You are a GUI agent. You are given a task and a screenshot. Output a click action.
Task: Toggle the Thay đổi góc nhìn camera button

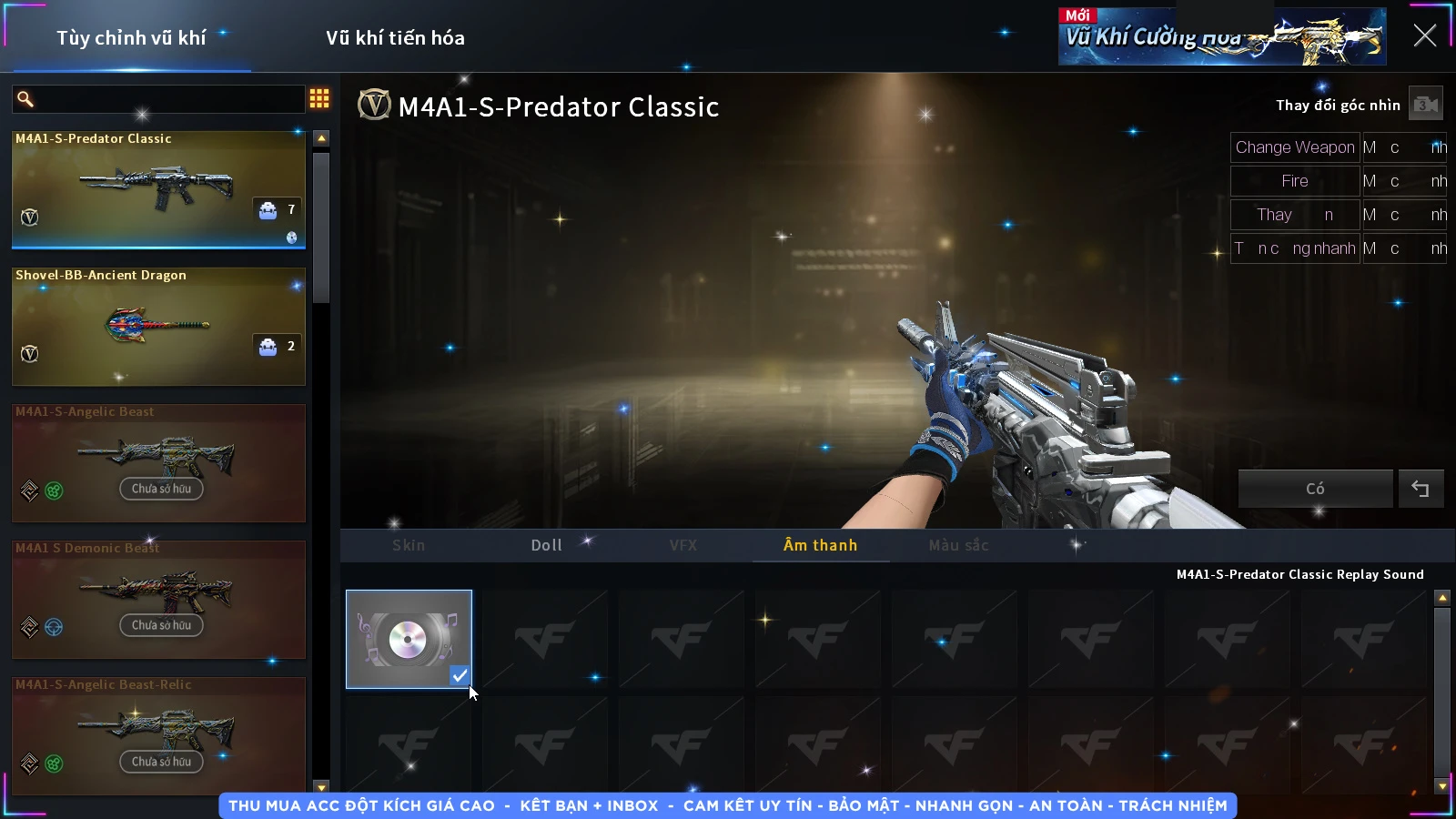[1425, 105]
